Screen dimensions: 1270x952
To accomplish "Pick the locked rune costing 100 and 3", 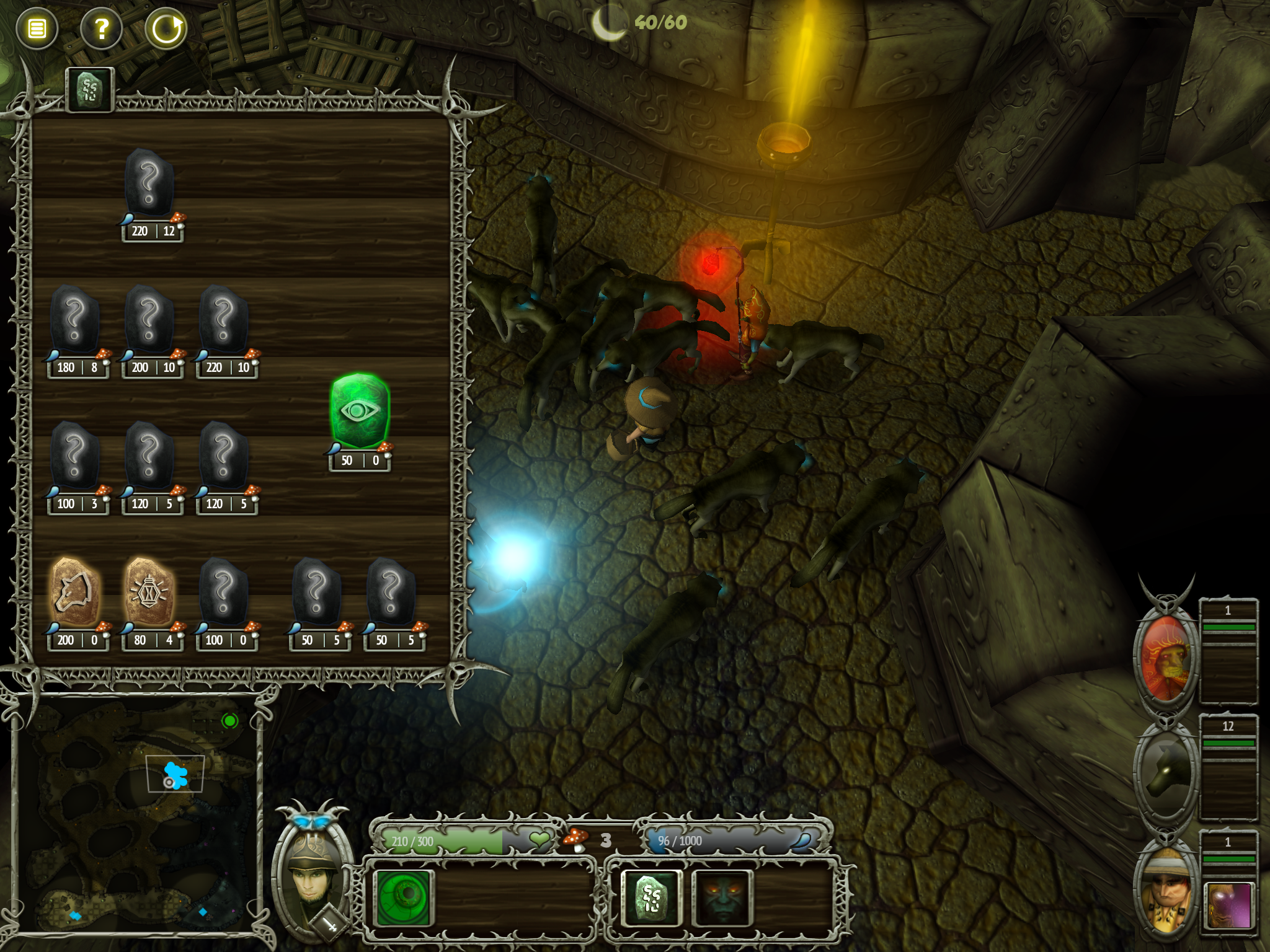I will 74,456.
